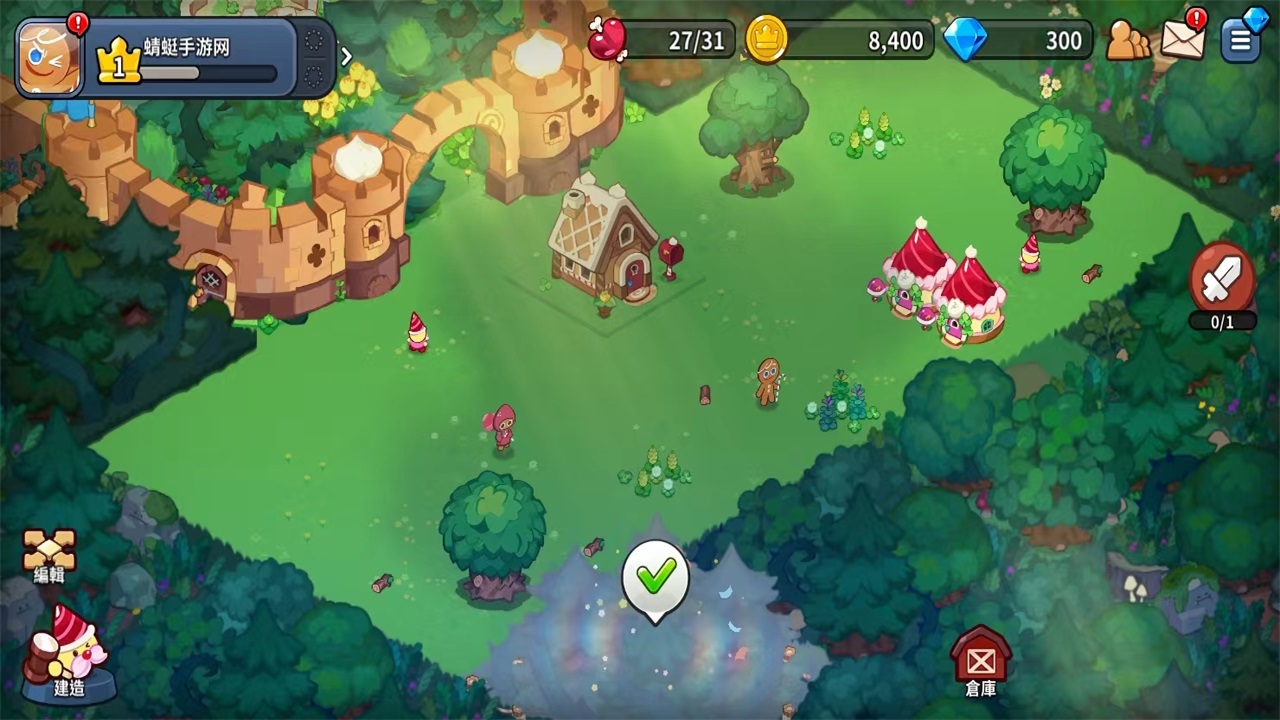Open the gold coin balance

842,40
